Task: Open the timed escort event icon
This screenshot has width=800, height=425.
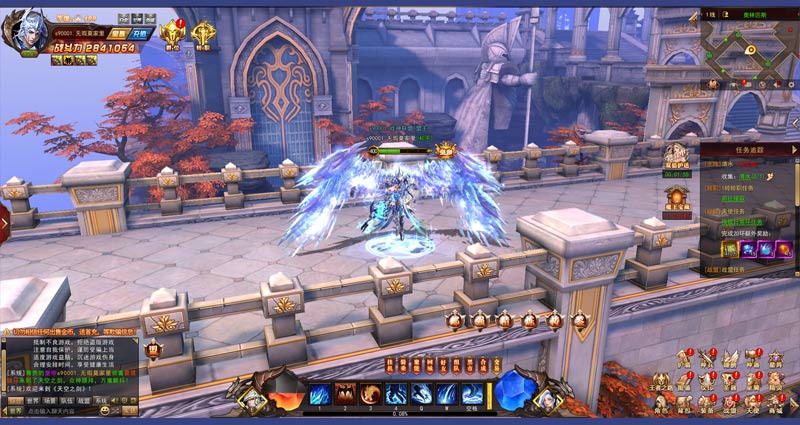Action: (677, 157)
